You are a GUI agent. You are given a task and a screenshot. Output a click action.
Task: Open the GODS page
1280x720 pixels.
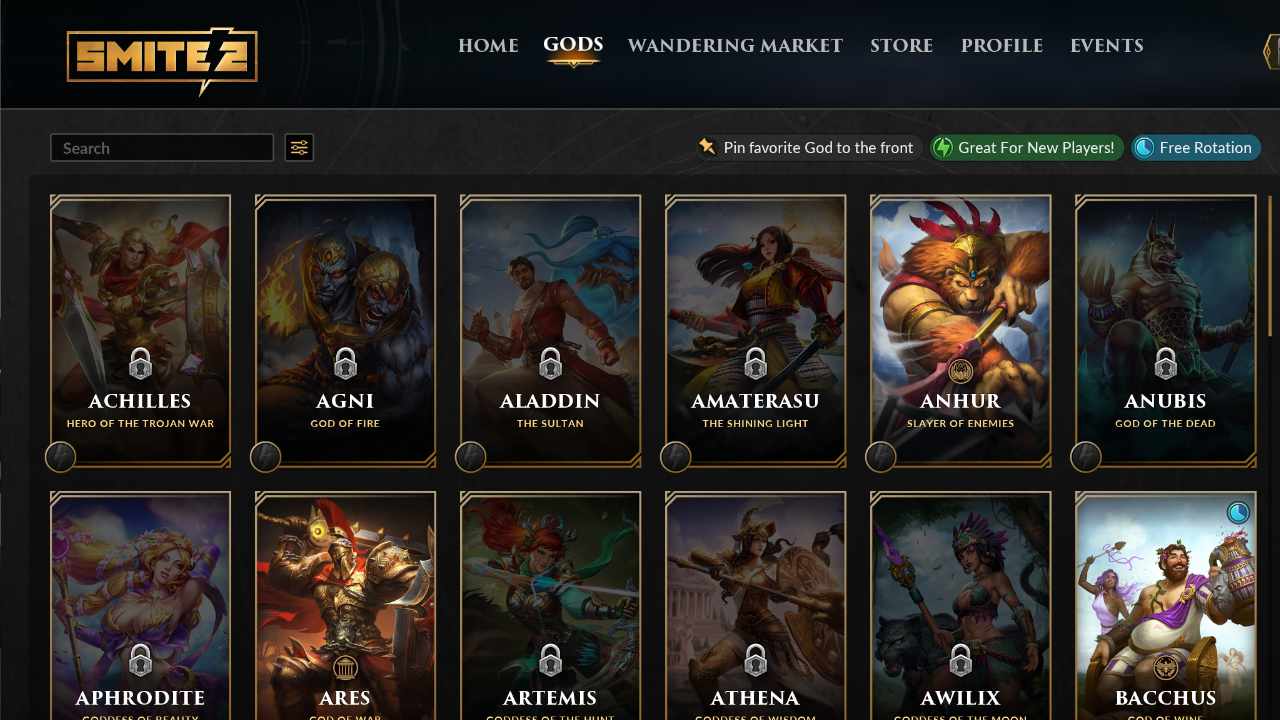click(572, 45)
